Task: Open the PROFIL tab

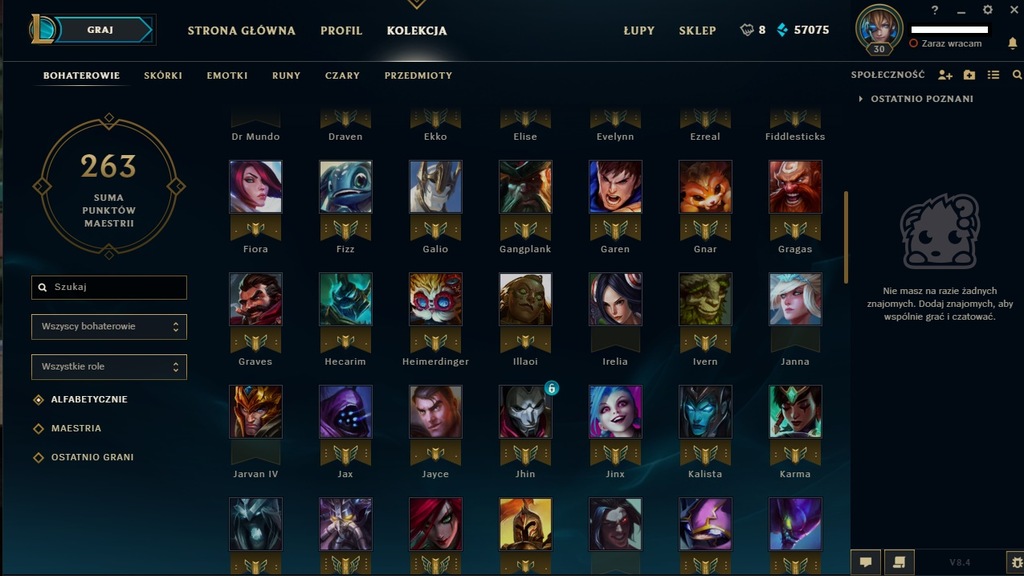Action: [x=341, y=30]
